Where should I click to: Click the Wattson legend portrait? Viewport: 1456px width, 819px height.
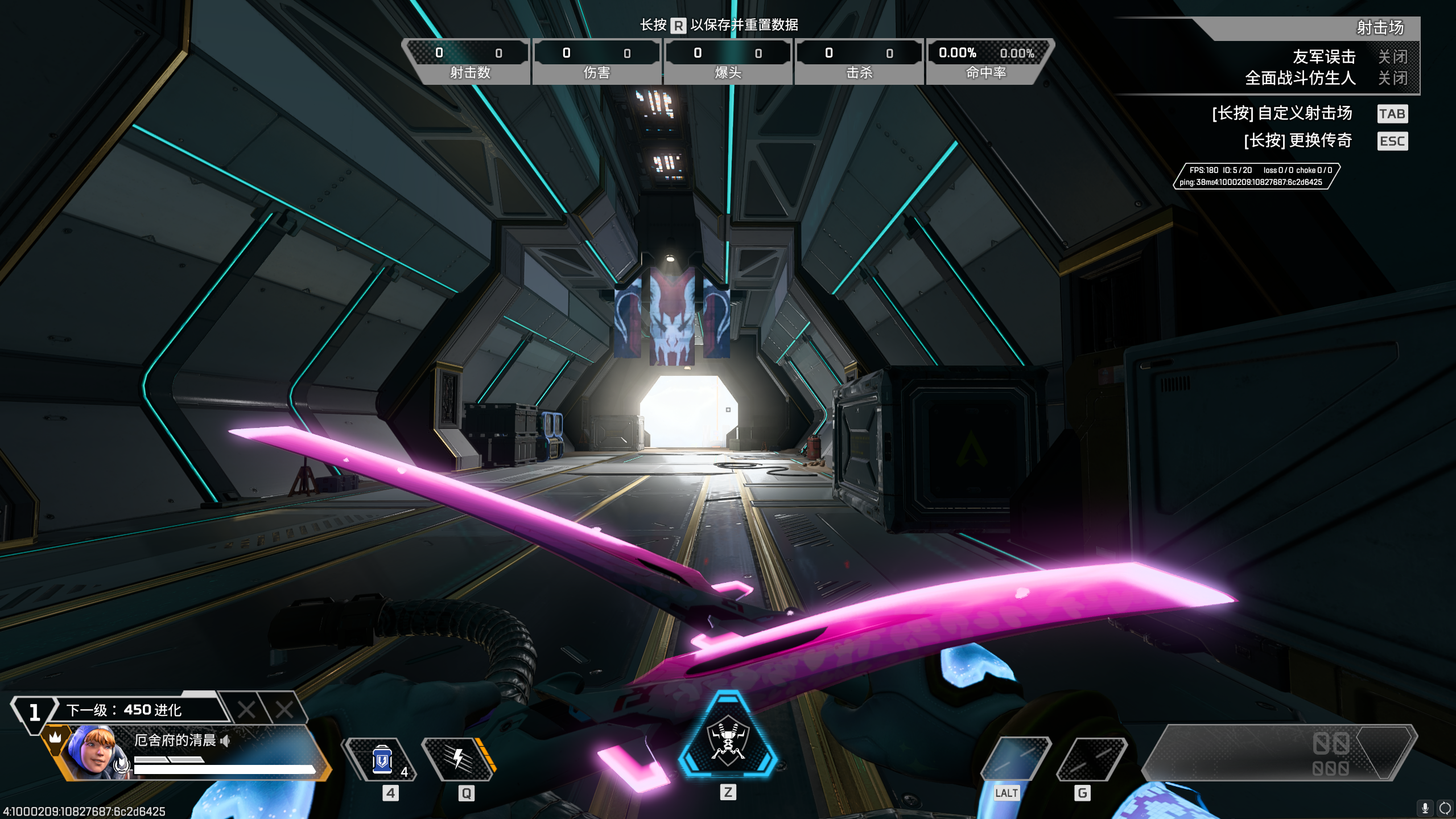tap(94, 752)
